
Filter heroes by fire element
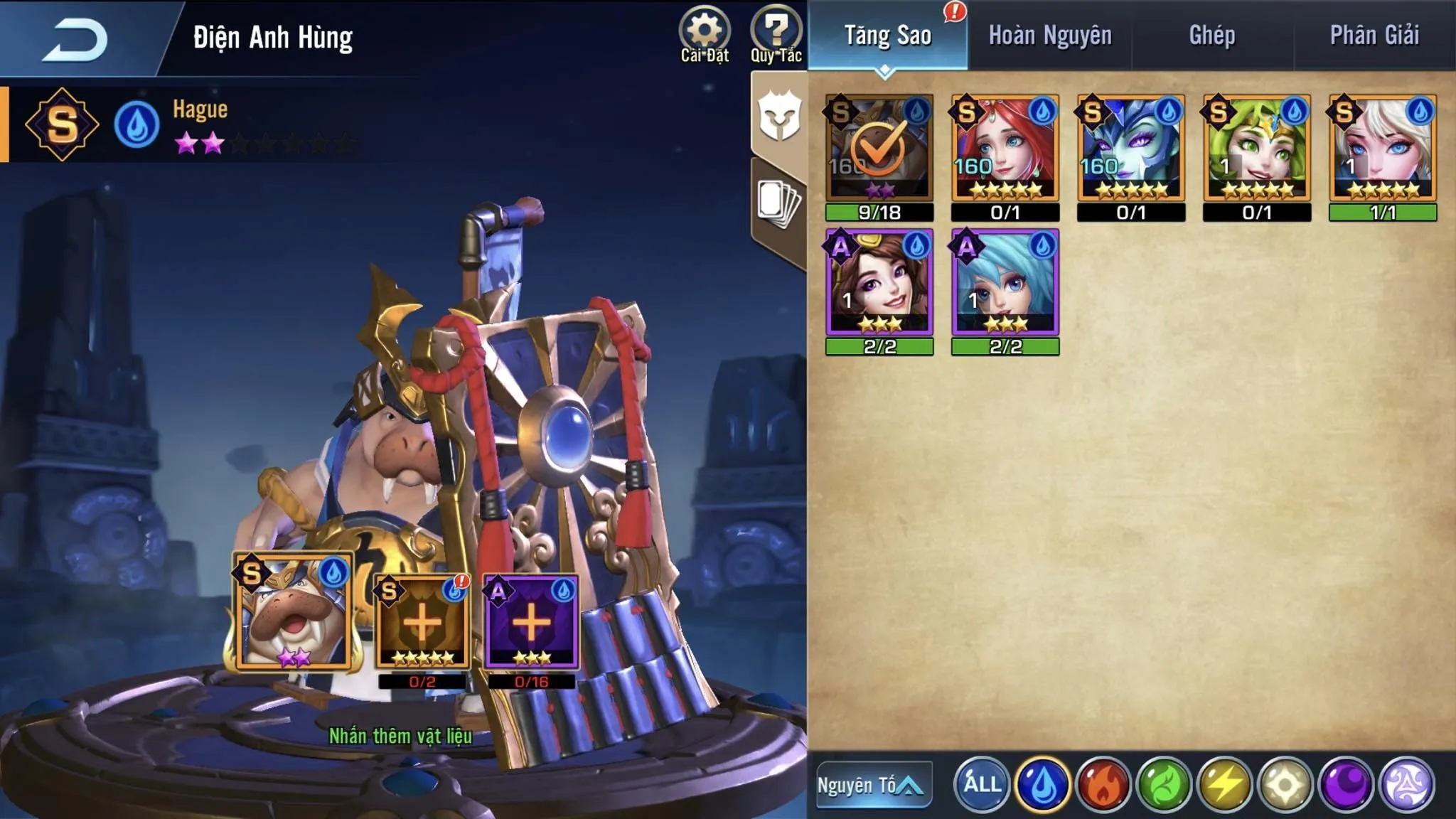tap(1103, 785)
